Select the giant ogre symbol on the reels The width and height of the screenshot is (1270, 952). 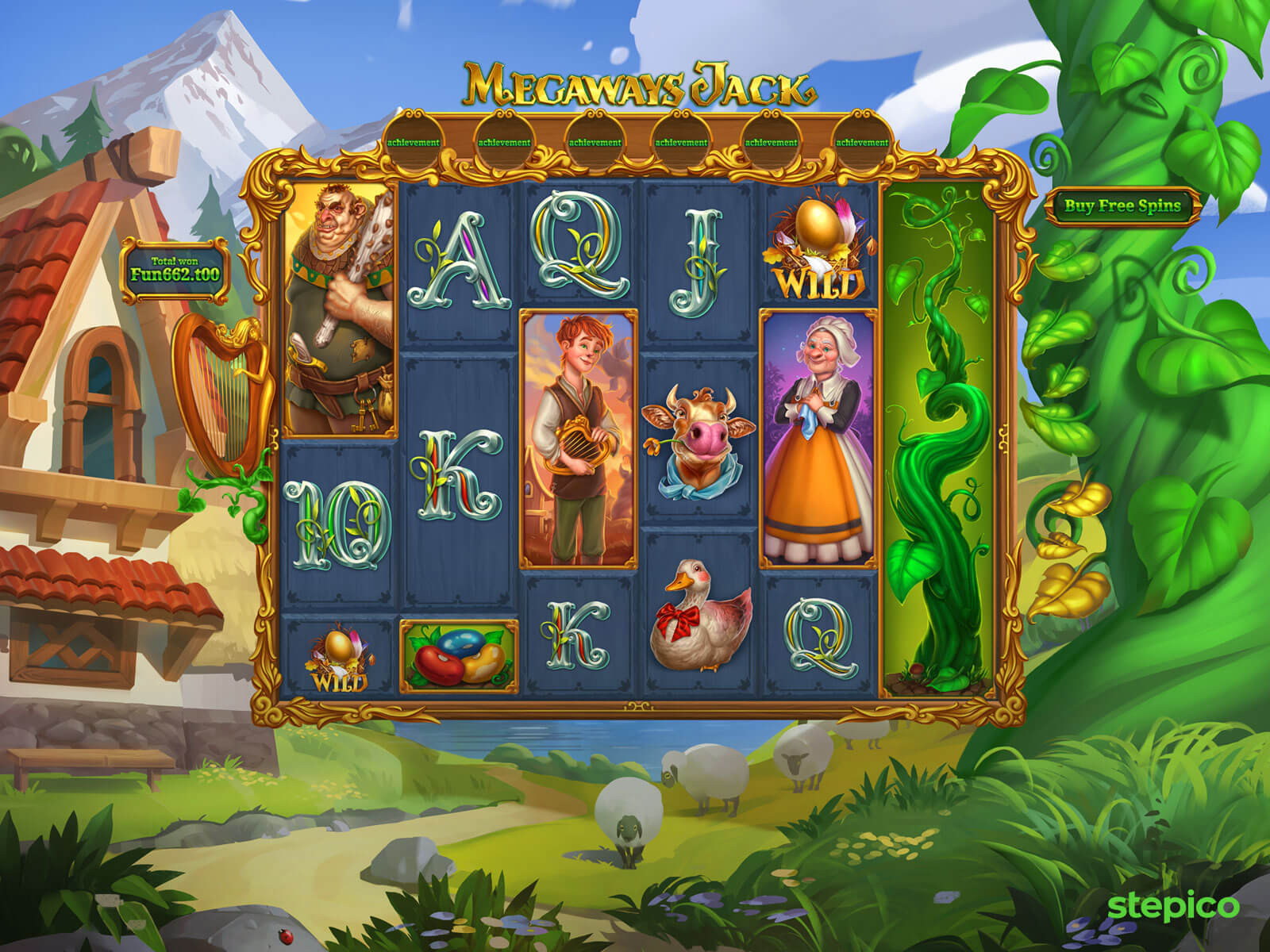[x=339, y=309]
